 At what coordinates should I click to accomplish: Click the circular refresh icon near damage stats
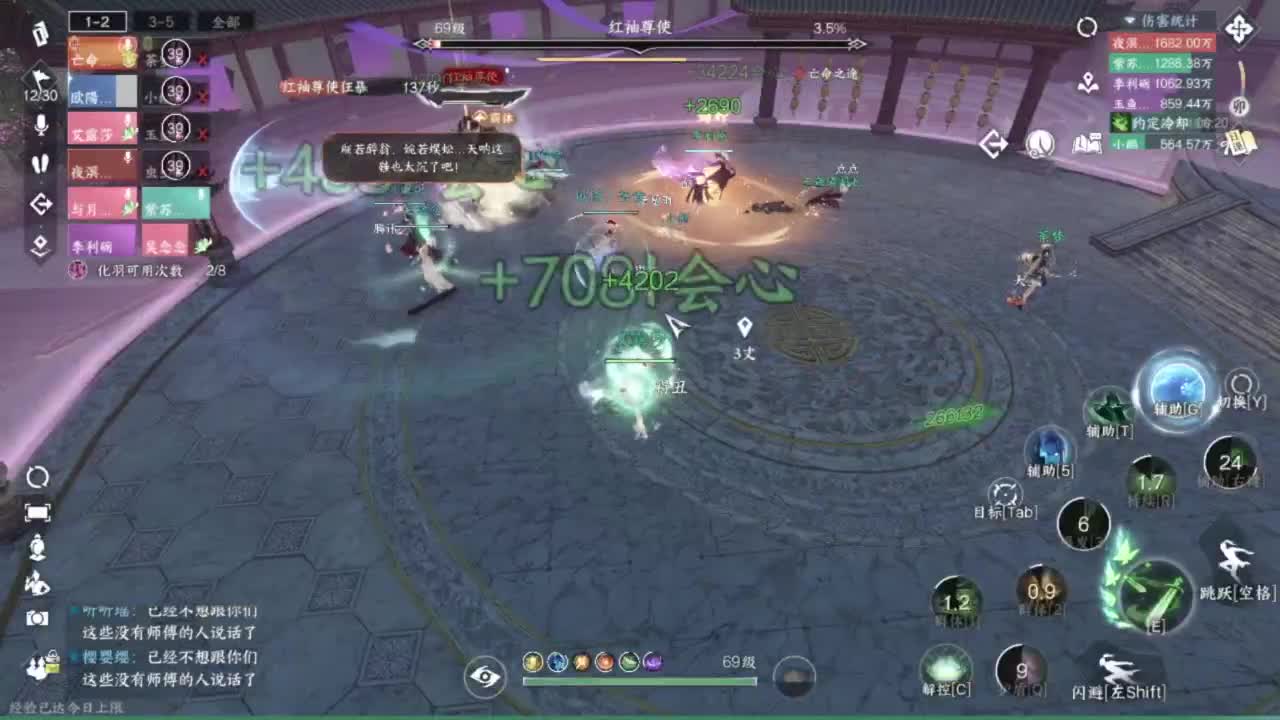(1086, 25)
